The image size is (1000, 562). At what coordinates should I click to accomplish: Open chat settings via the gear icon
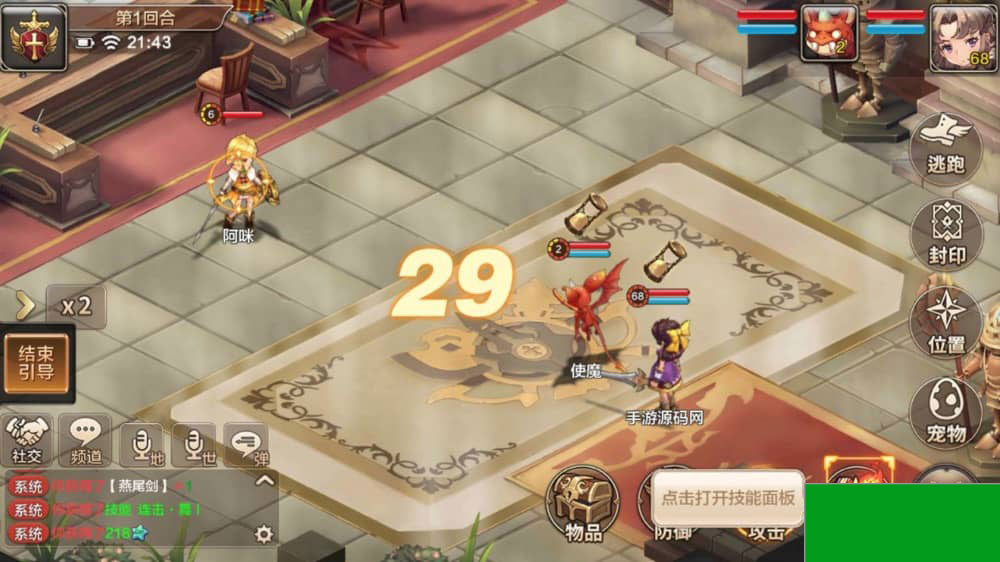(x=264, y=534)
